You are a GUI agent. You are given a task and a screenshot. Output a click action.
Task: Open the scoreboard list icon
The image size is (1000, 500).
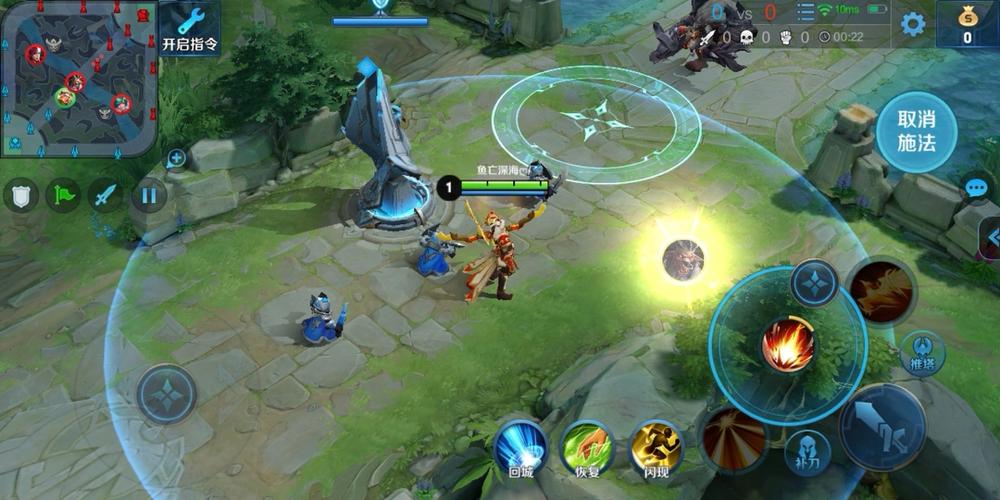click(804, 12)
